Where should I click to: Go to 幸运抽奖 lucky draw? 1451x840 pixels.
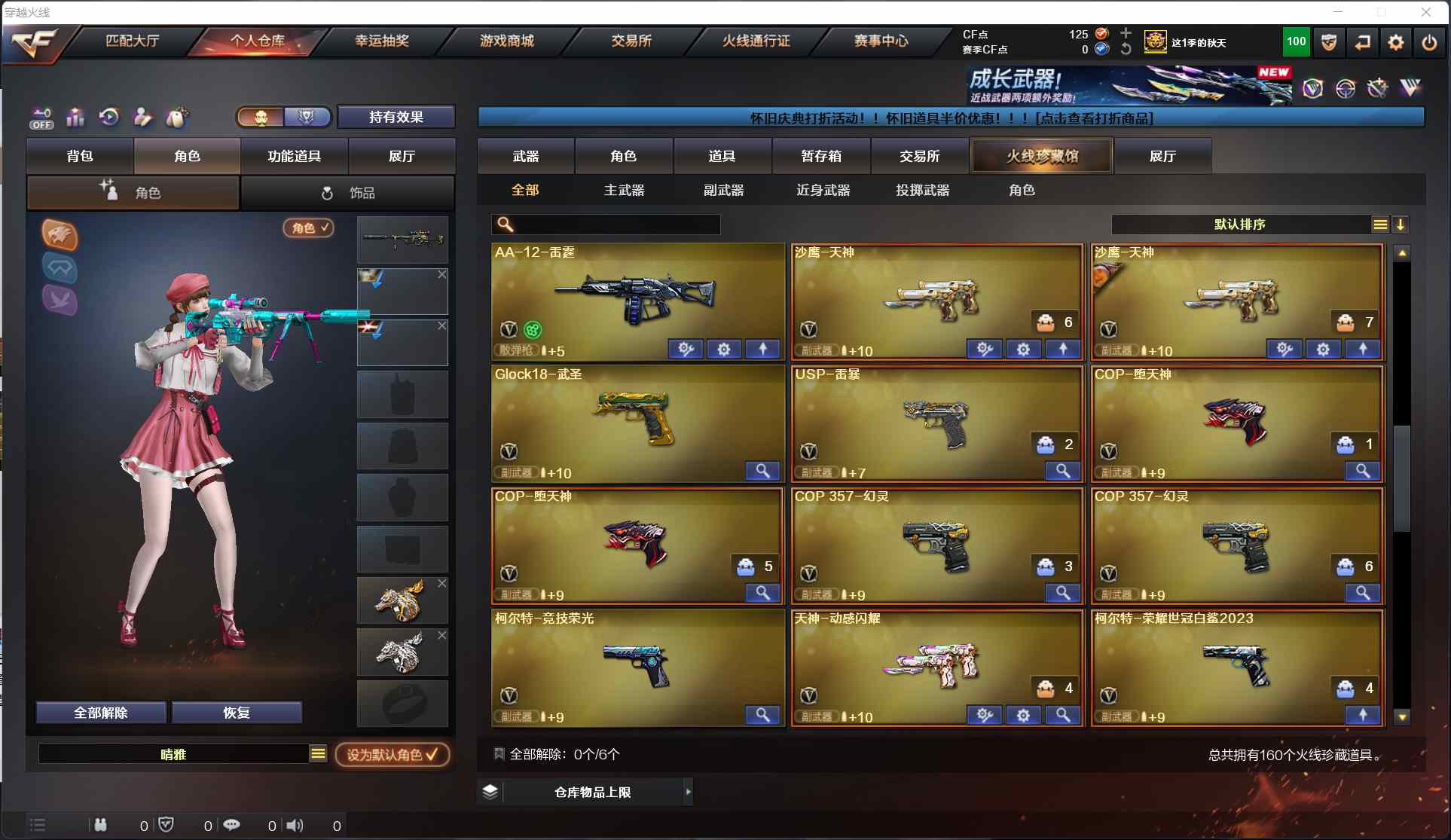[382, 41]
